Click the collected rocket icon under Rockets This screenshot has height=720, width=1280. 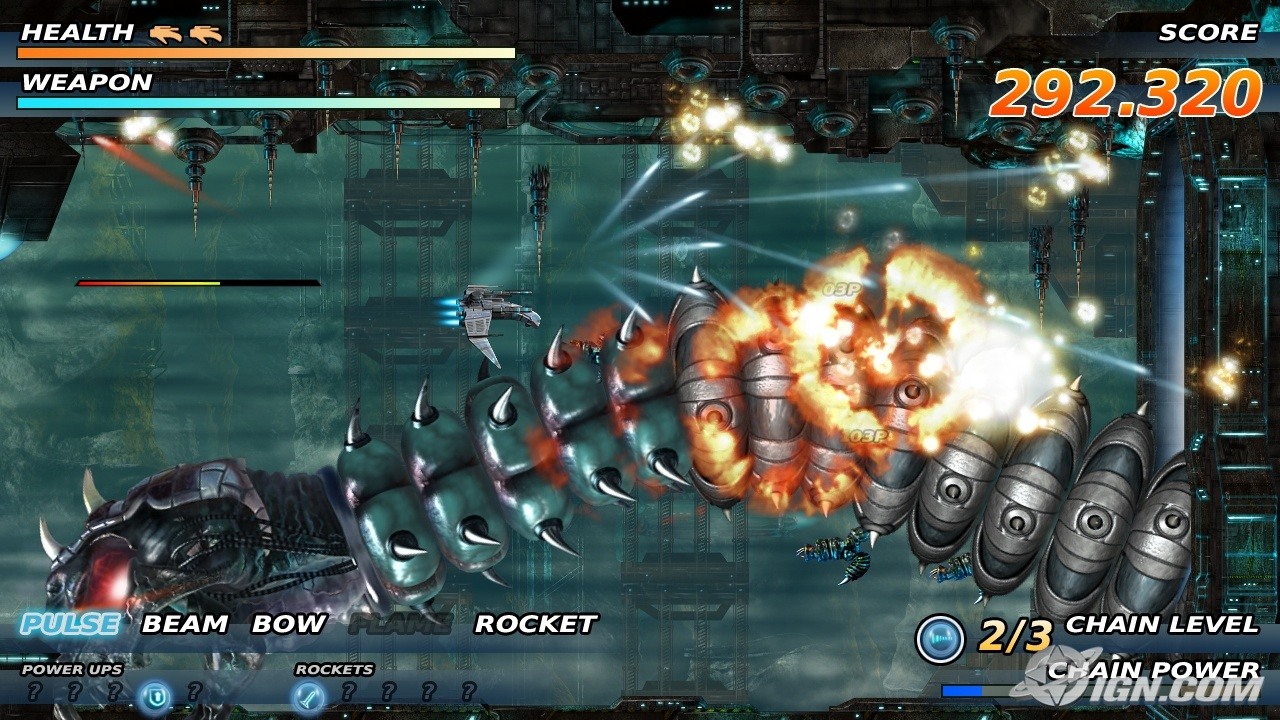307,694
